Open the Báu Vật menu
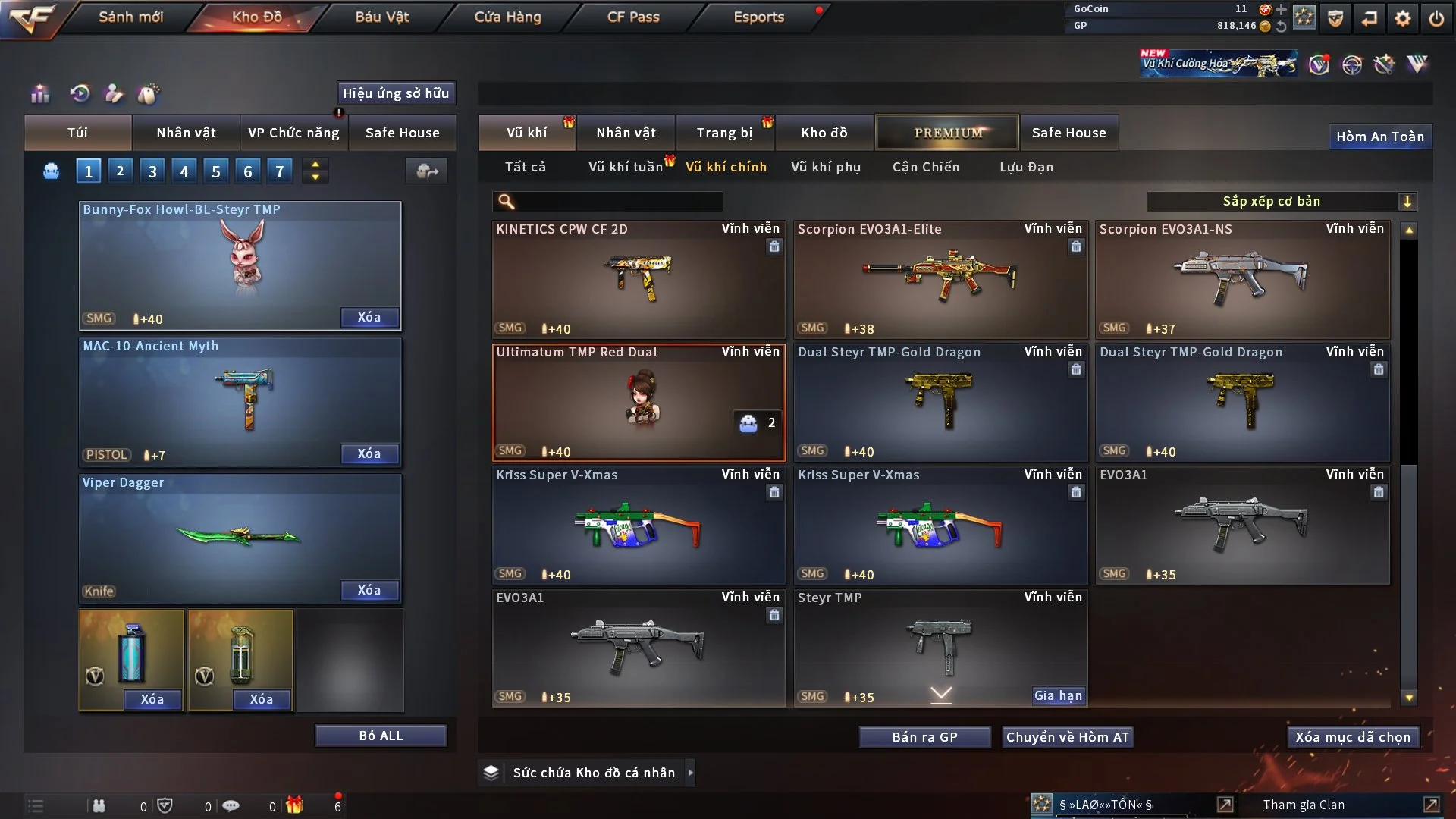This screenshot has height=819, width=1456. (381, 17)
